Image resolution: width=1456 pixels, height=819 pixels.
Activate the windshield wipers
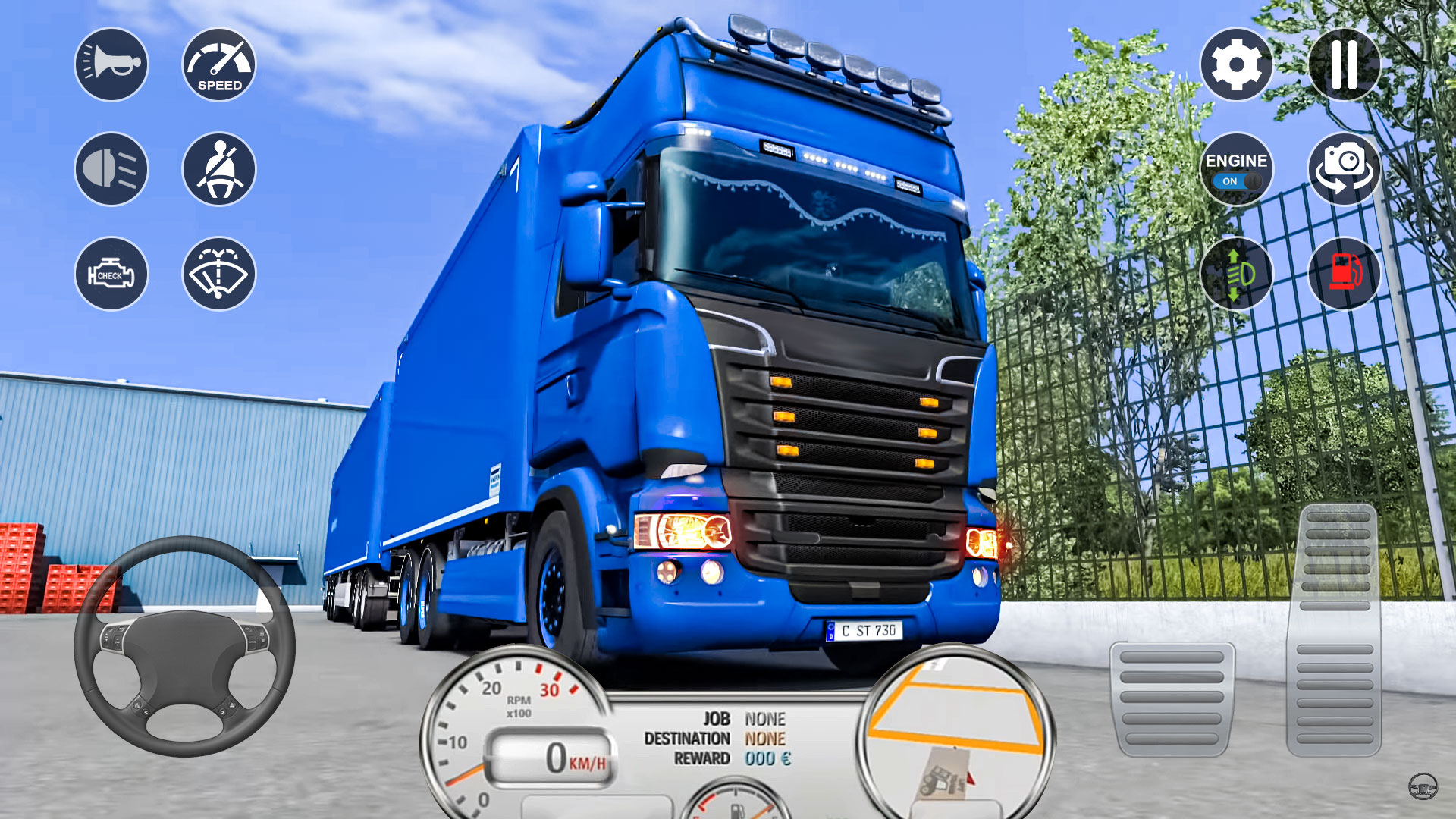(x=218, y=275)
